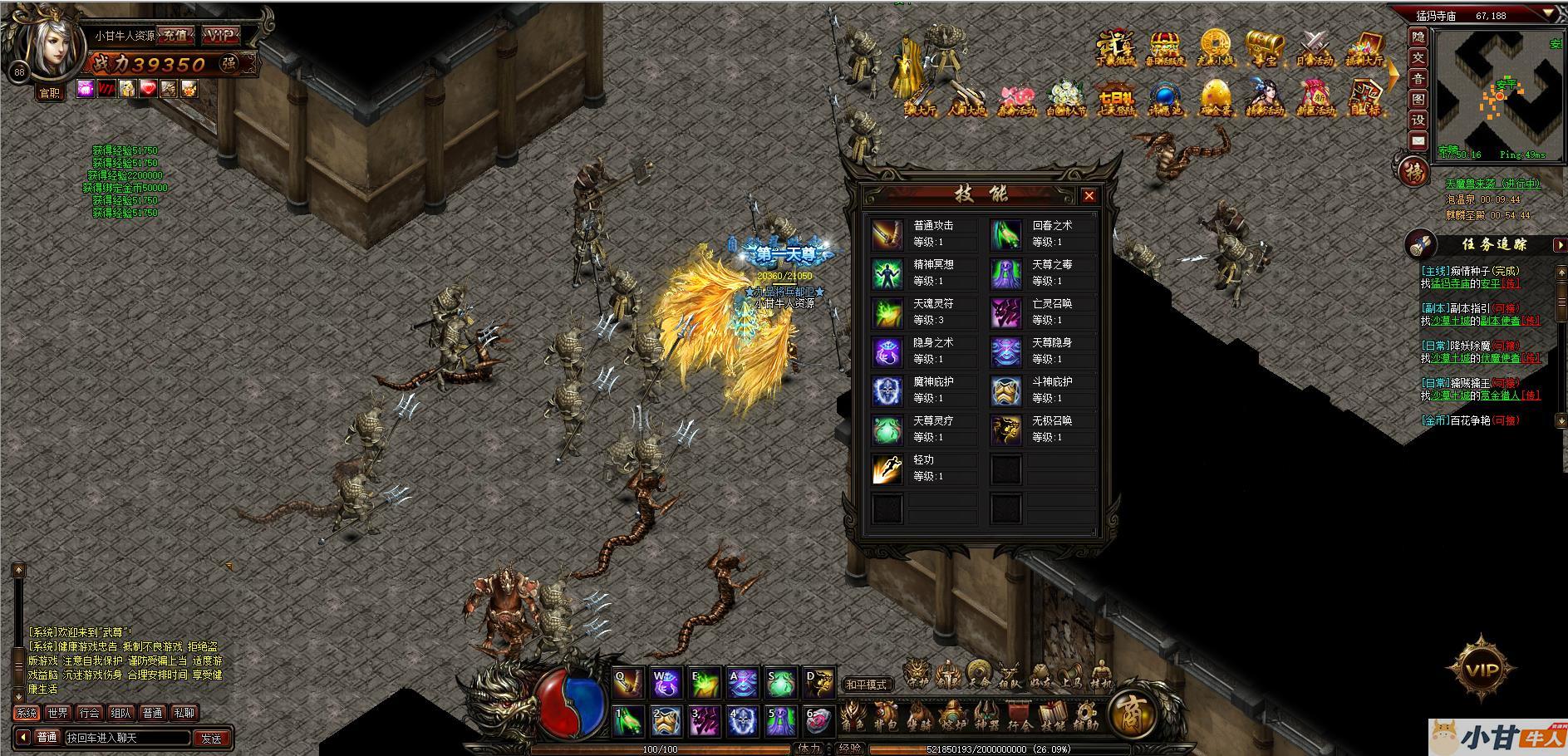Image resolution: width=1568 pixels, height=756 pixels.
Task: Select the 亡灵召唤 skill entry
Action: pos(1042,312)
